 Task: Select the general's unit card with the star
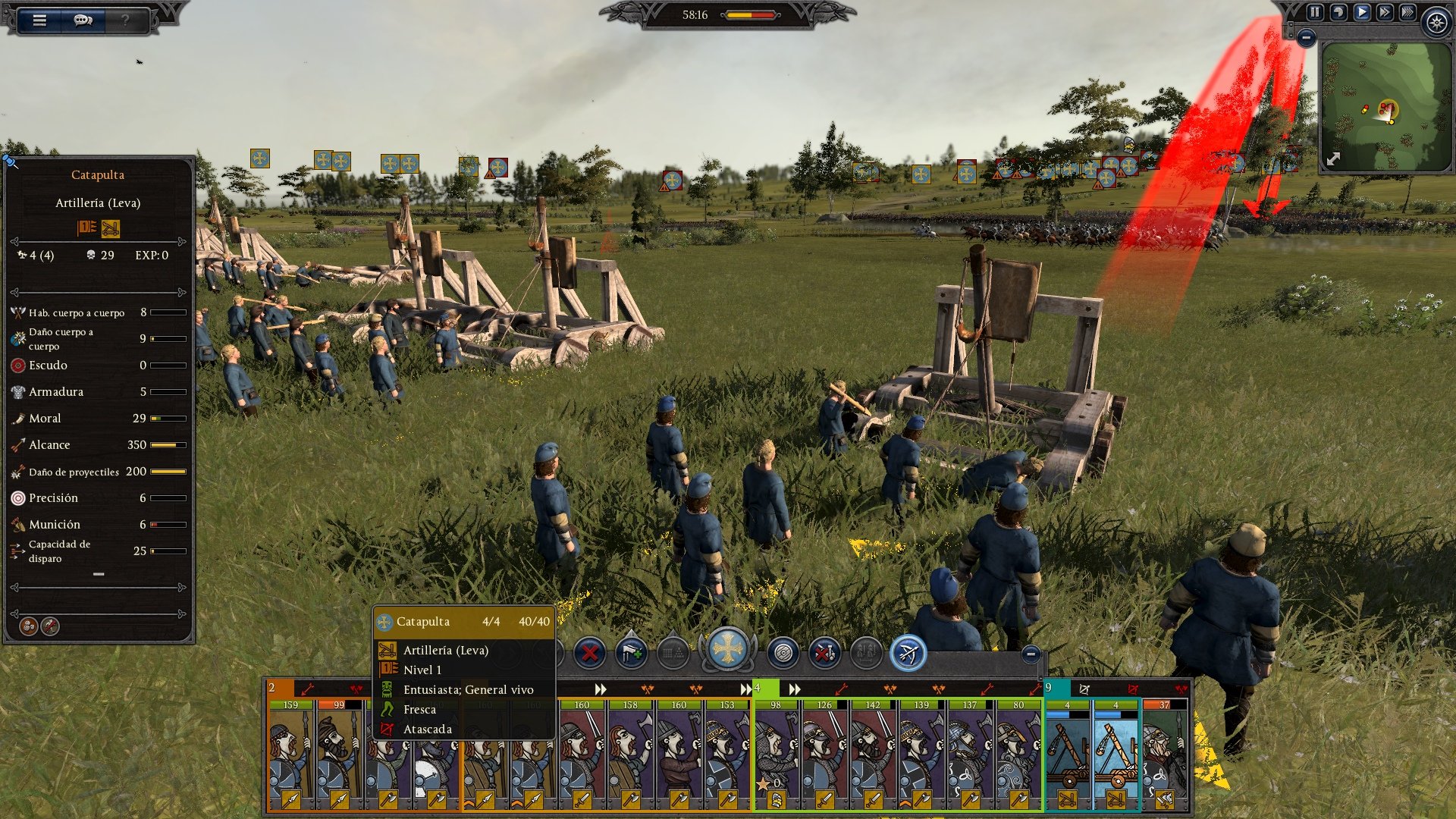tap(776, 755)
